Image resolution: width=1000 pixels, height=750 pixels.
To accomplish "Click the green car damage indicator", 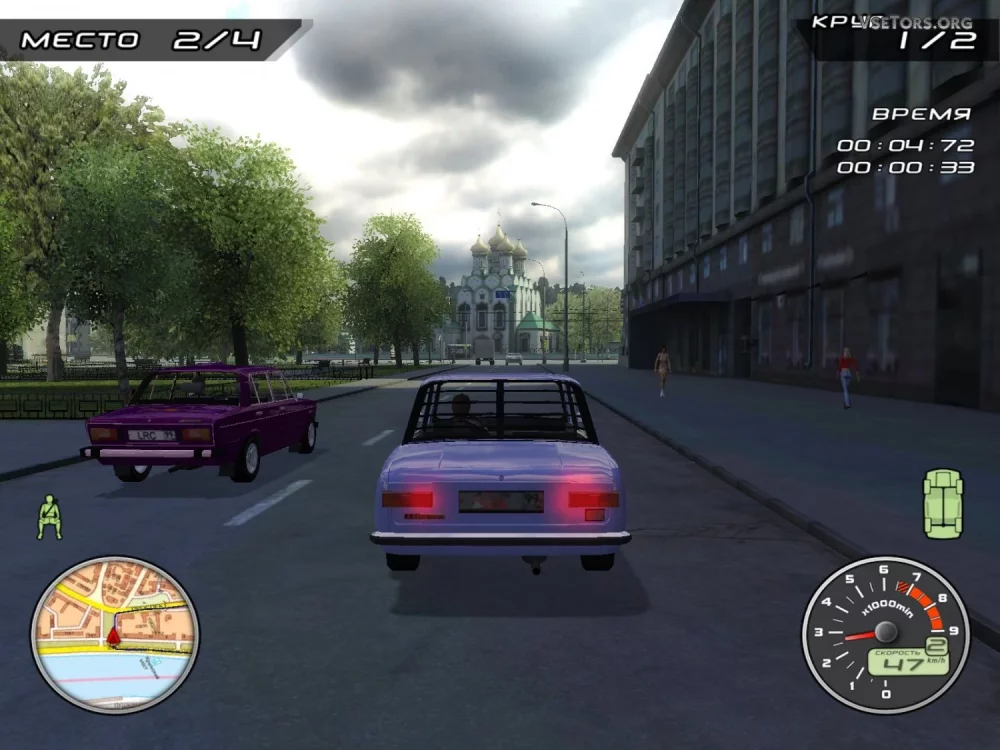I will point(942,504).
